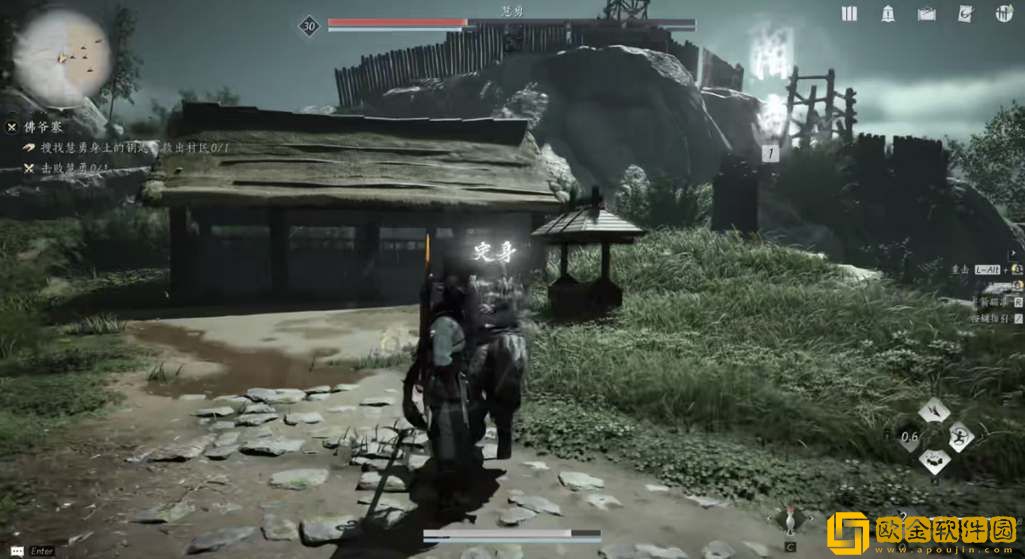Activate the skill on 0.6 cooldown
The height and width of the screenshot is (559, 1025).
pyautogui.click(x=909, y=436)
